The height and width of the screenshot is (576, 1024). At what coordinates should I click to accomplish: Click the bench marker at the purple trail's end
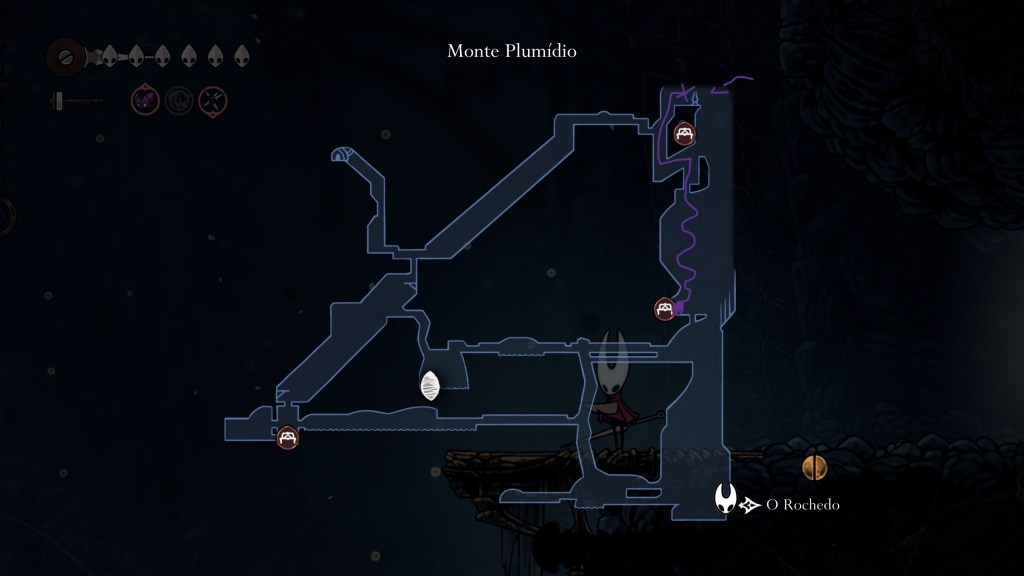664,309
